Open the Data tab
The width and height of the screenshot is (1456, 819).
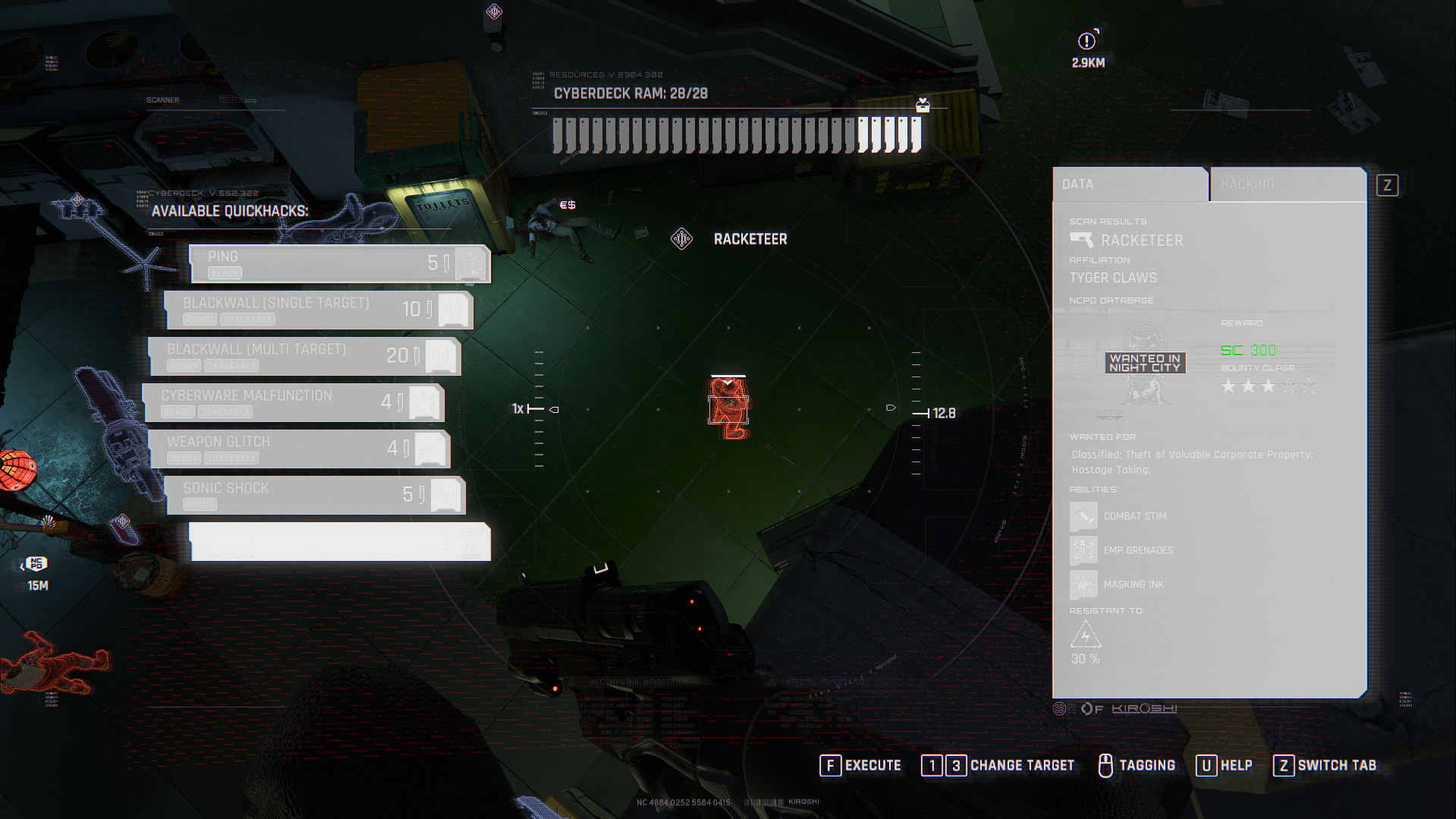(1130, 184)
